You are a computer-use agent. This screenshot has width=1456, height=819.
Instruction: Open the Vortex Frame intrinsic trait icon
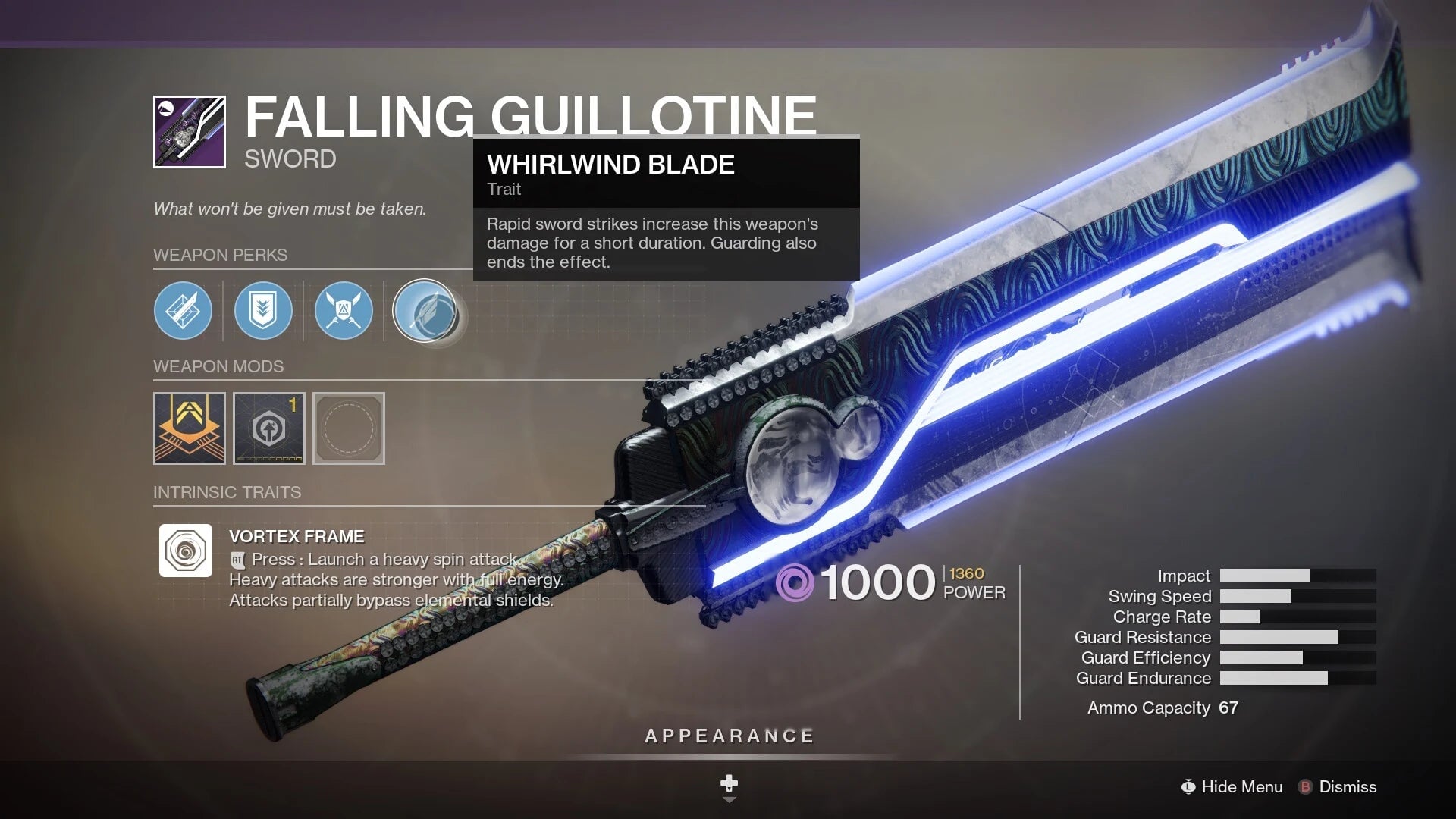click(x=185, y=551)
